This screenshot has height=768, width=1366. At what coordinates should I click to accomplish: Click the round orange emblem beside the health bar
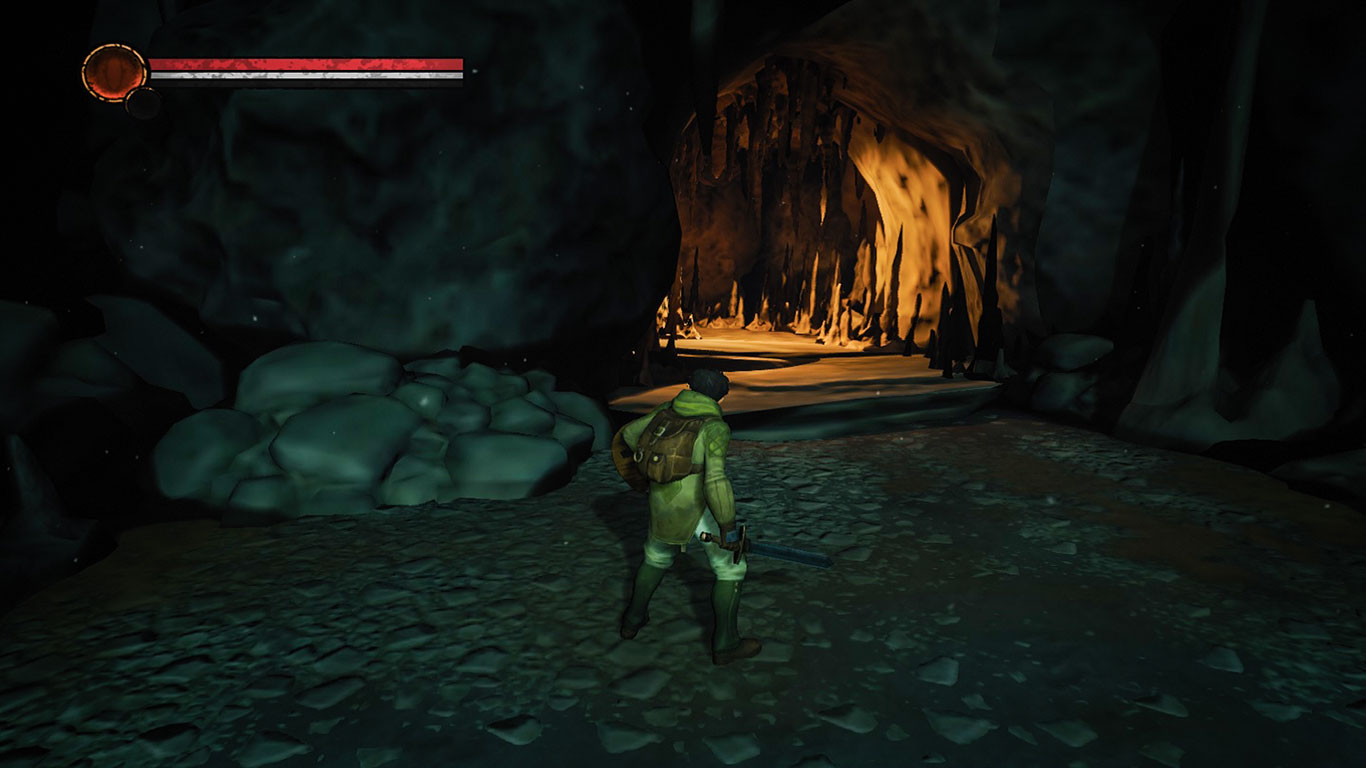(114, 72)
